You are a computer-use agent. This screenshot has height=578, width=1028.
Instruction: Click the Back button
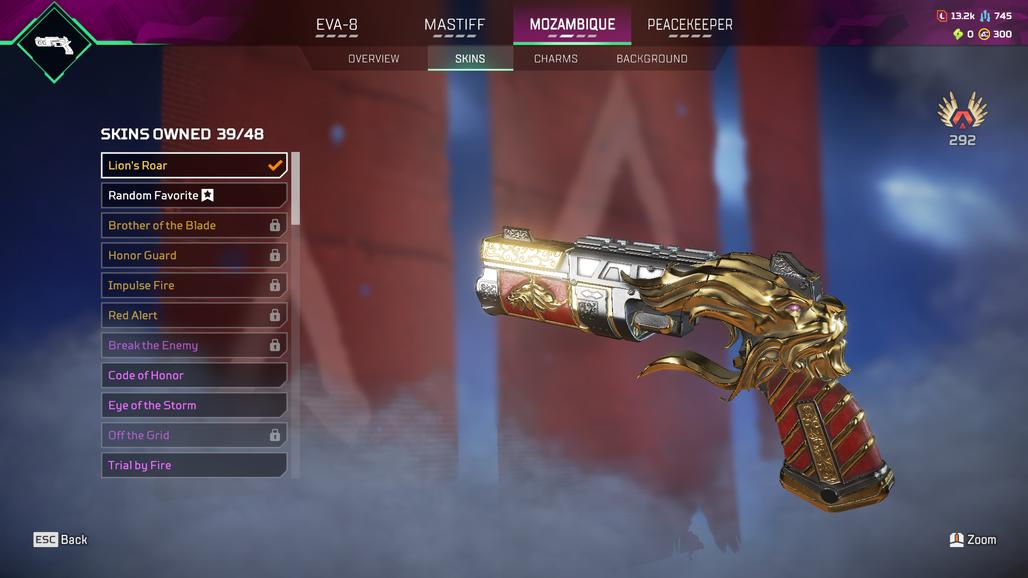(61, 539)
